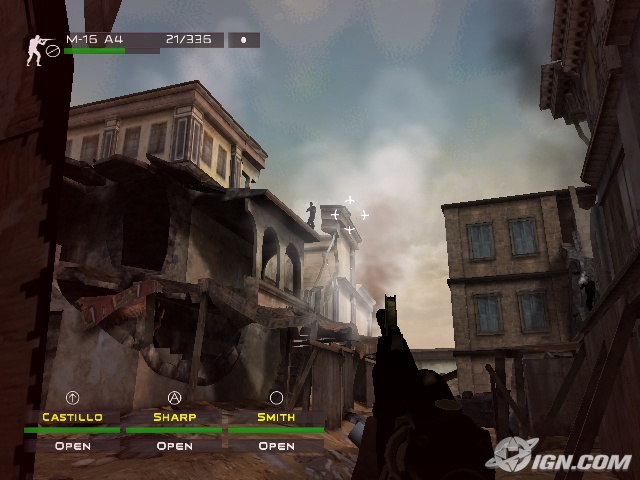Click the soldier stance icon
Image resolution: width=640 pixels, height=480 pixels.
click(35, 50)
